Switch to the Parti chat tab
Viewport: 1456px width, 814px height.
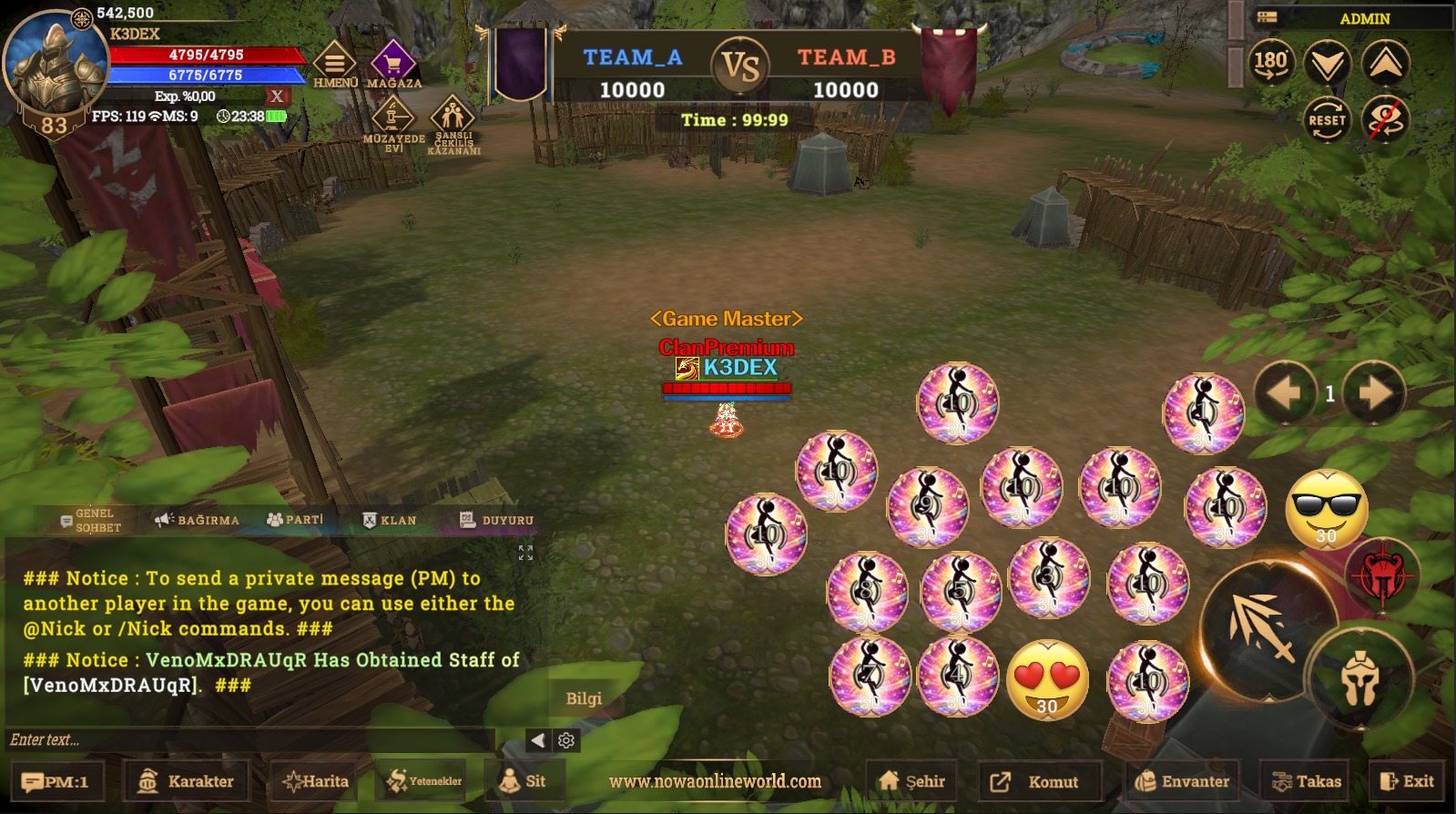point(295,520)
